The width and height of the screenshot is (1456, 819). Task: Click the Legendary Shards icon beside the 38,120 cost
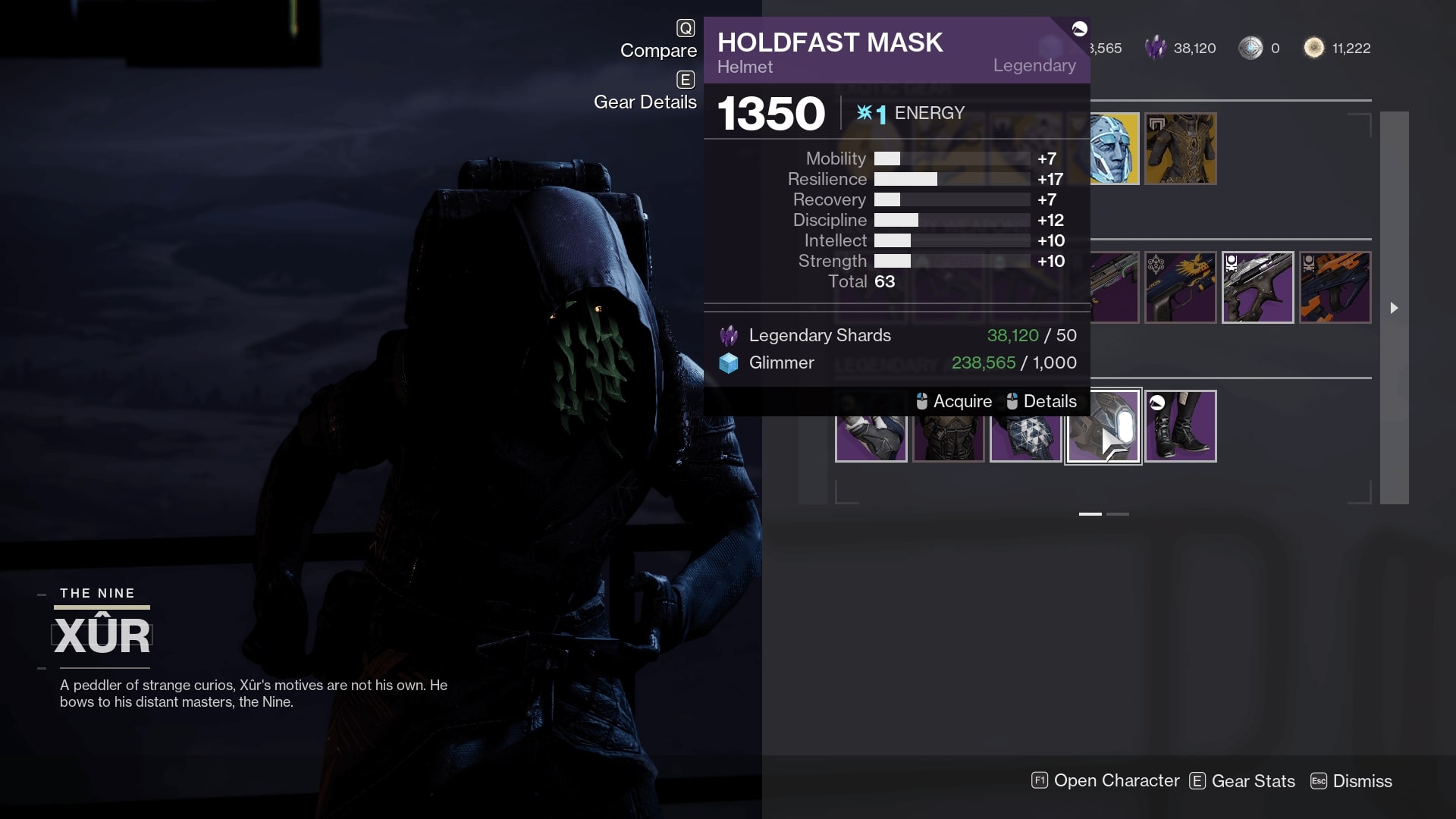pos(727,334)
